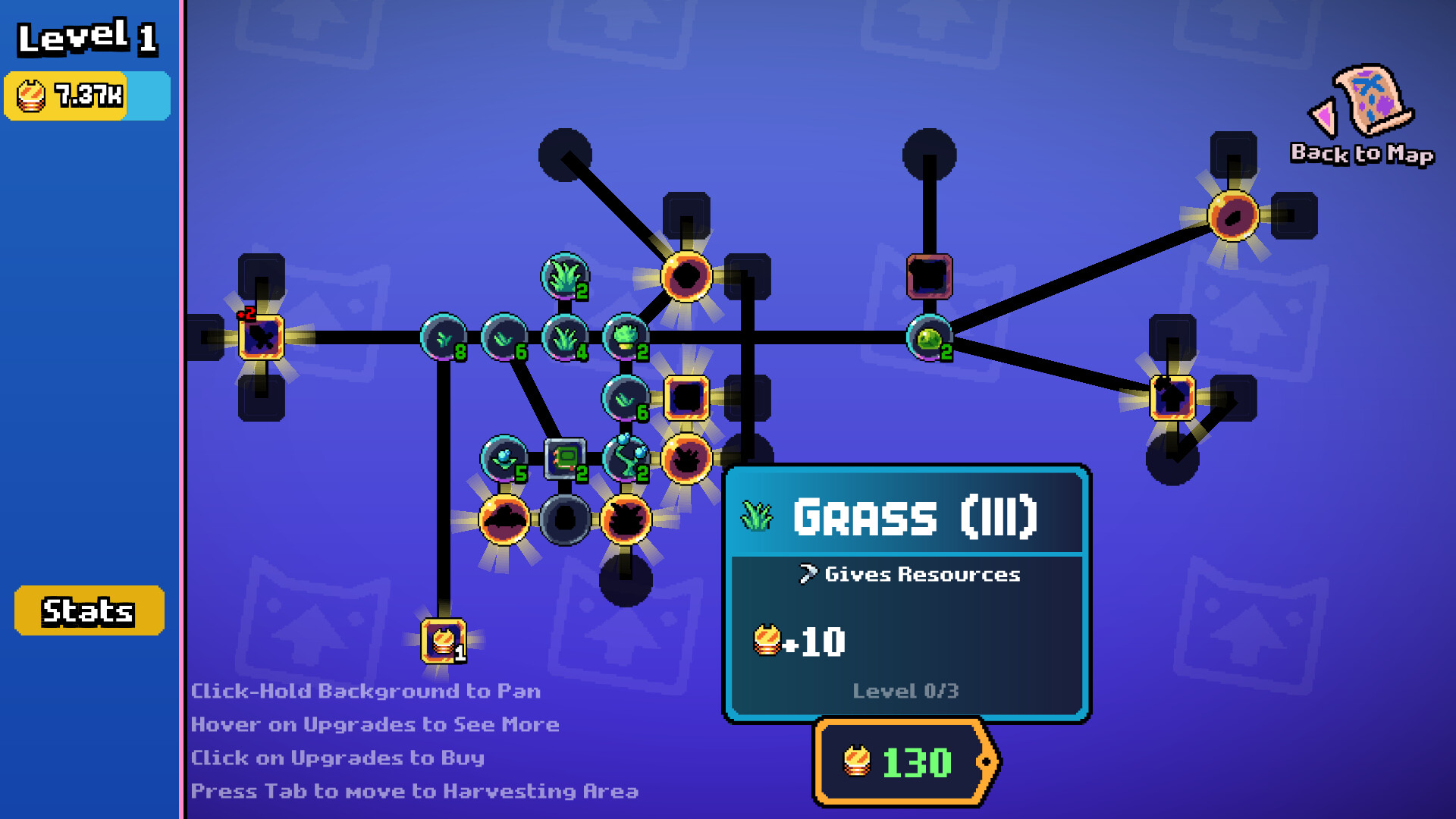Choose the potted bush upgrade node

coord(626,337)
